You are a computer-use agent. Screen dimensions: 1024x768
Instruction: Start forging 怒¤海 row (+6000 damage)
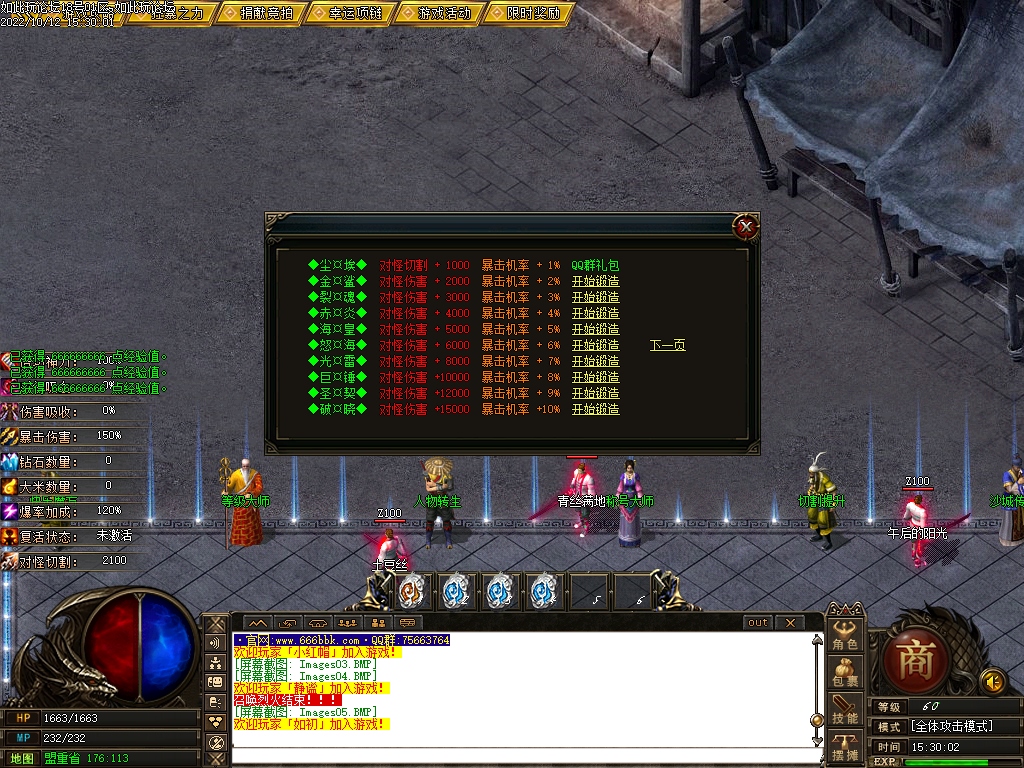pyautogui.click(x=595, y=345)
